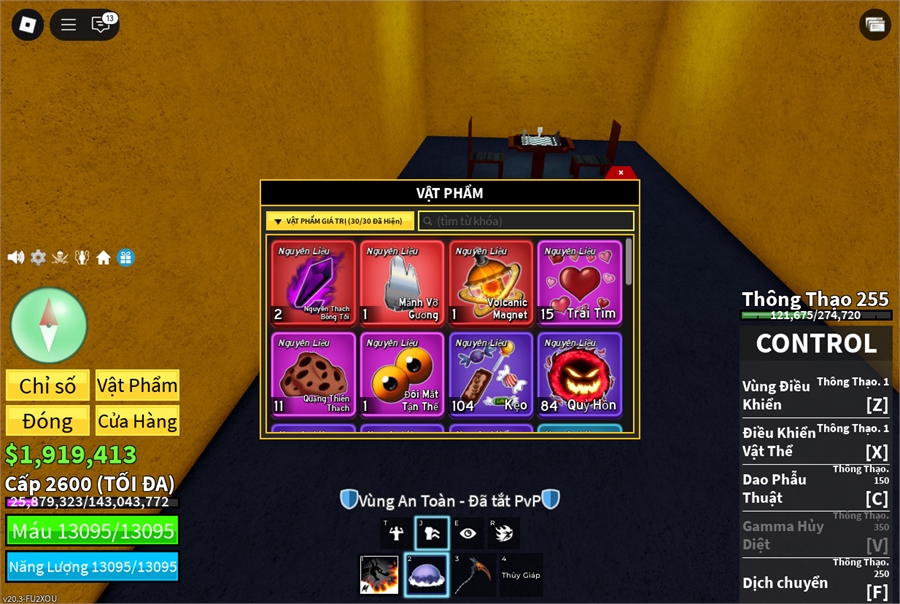Select the dark purple crystal material
The height and width of the screenshot is (604, 900).
point(314,283)
